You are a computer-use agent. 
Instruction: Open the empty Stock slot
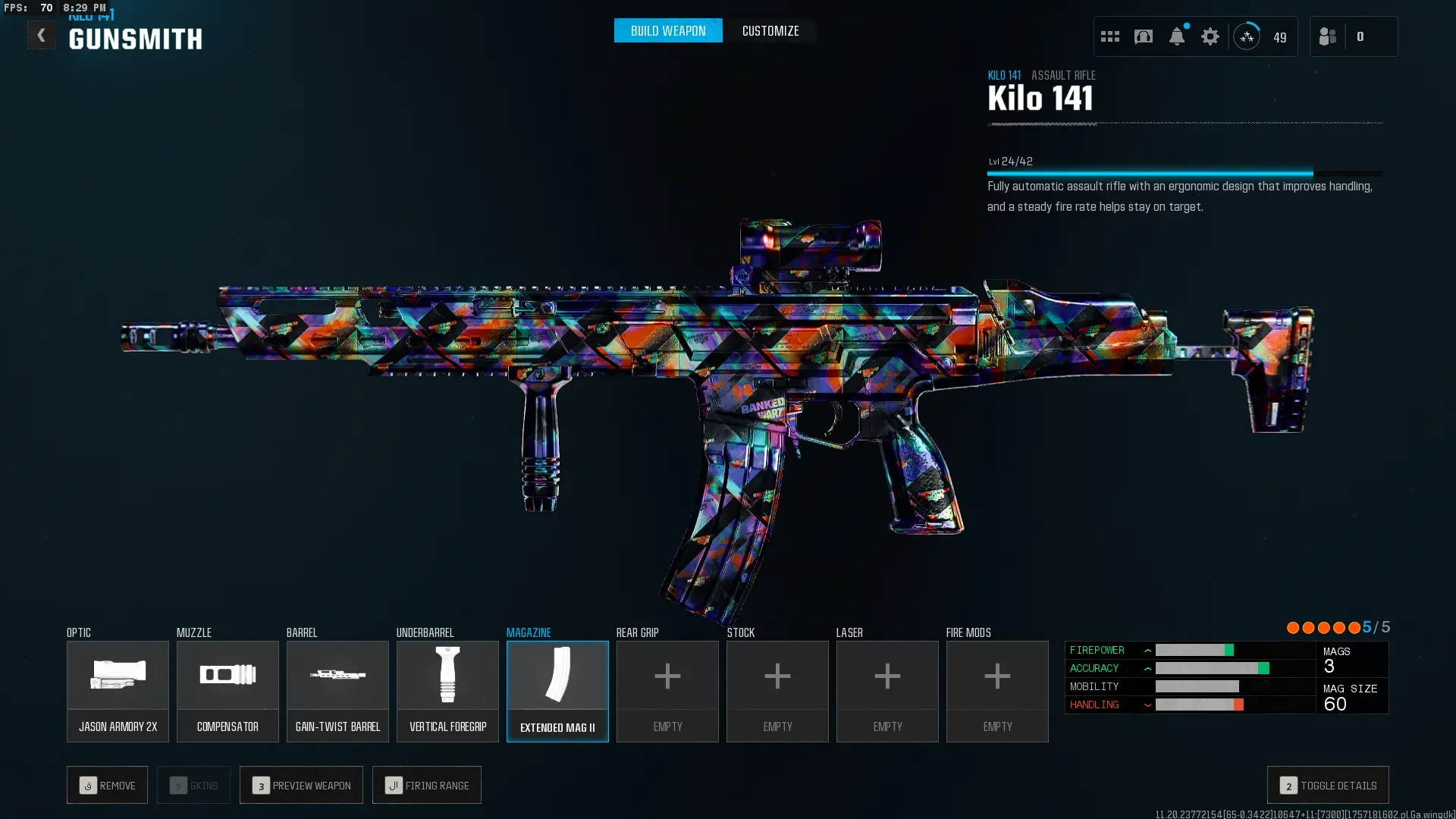click(x=777, y=691)
